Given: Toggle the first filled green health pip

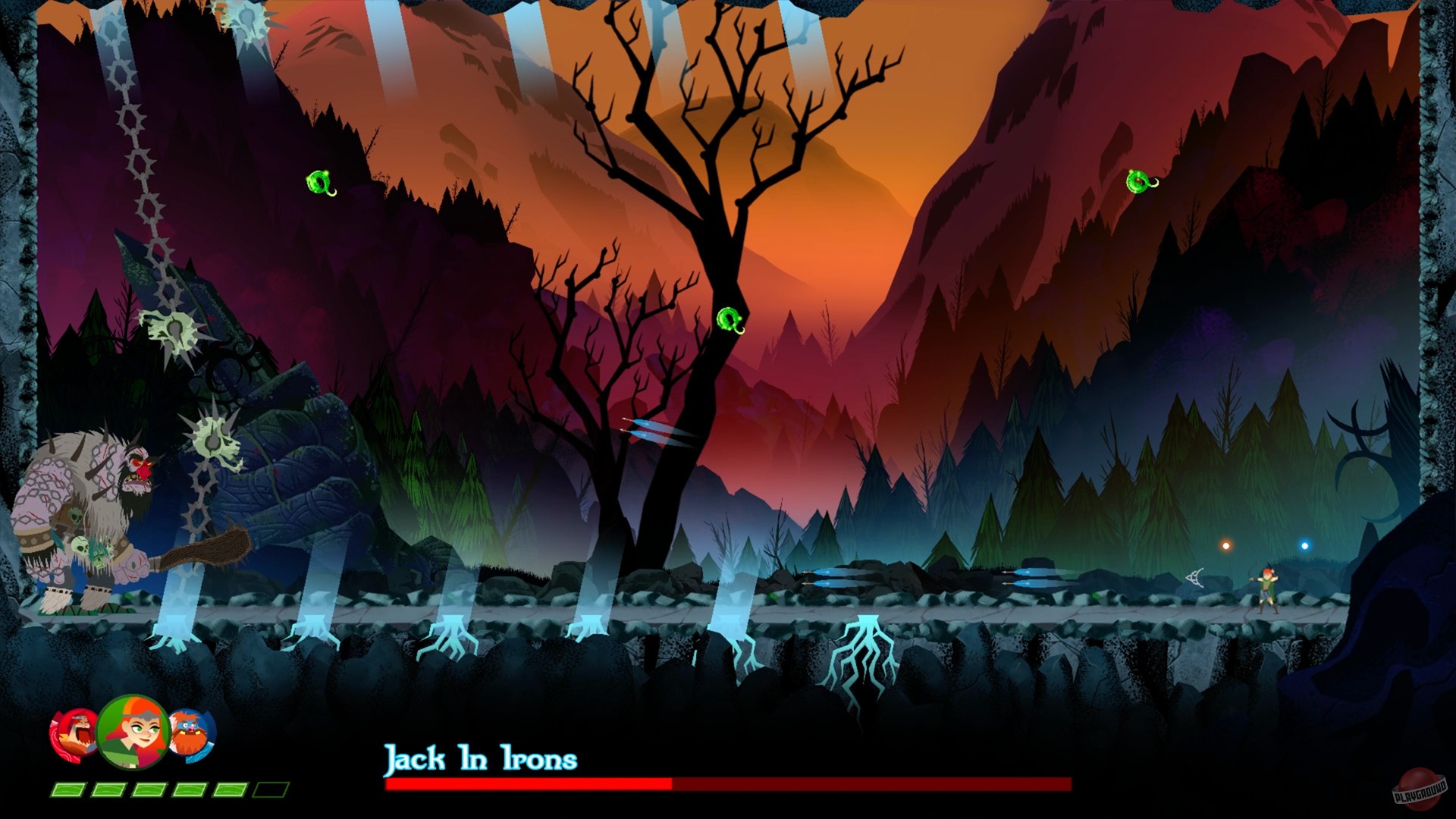Looking at the screenshot, I should tap(68, 791).
